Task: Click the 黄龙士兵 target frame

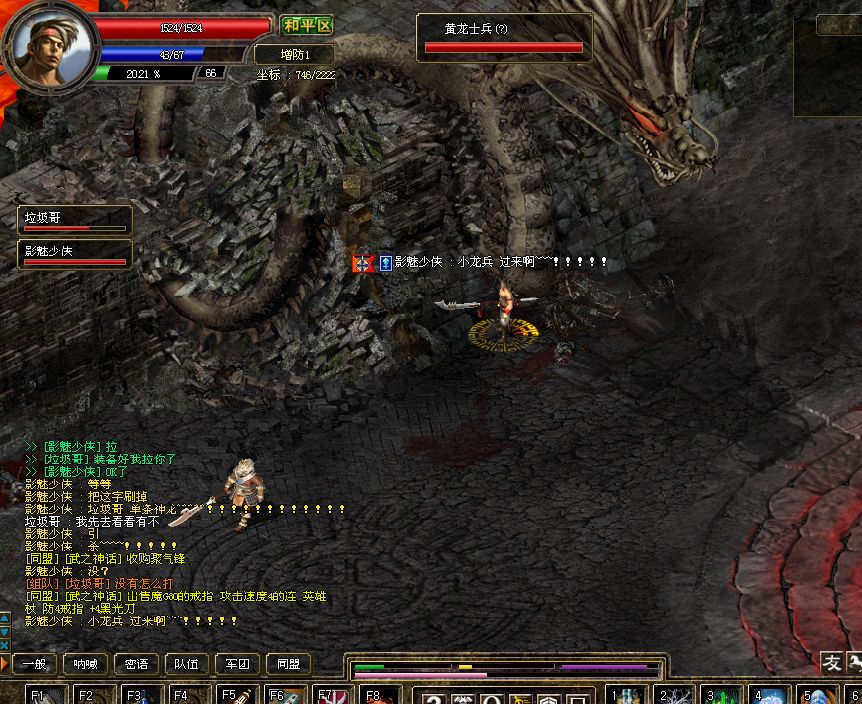Action: point(504,37)
